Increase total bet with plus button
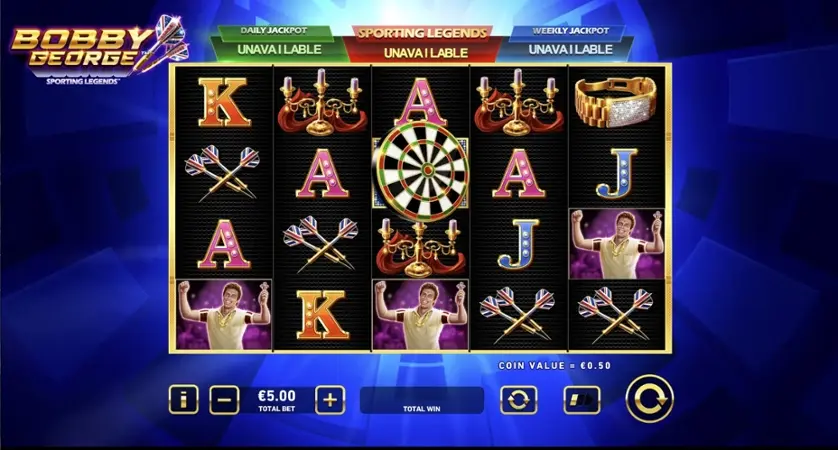838x450 pixels. (x=330, y=400)
